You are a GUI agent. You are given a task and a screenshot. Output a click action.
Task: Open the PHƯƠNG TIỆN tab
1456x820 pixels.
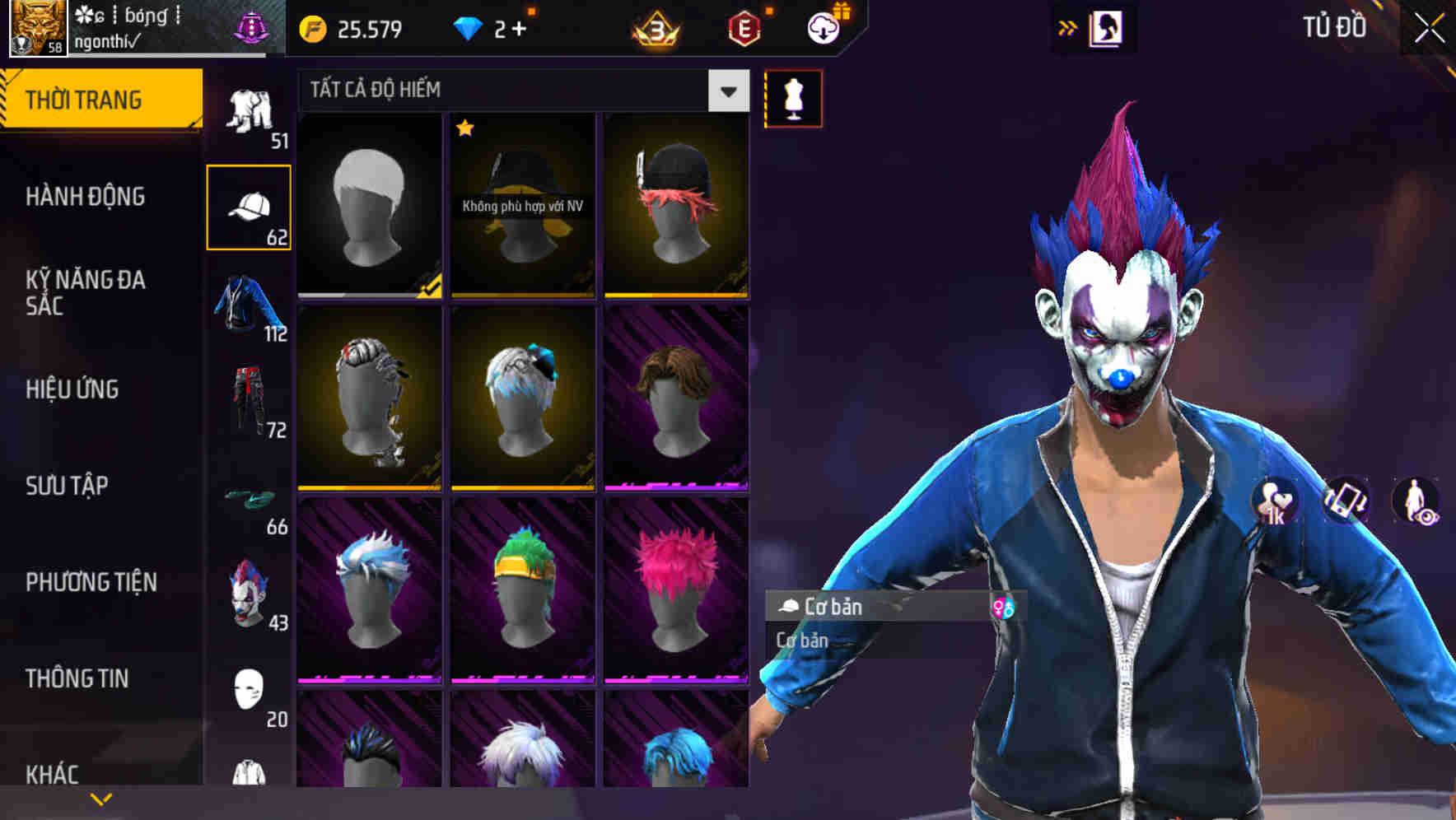[x=91, y=581]
